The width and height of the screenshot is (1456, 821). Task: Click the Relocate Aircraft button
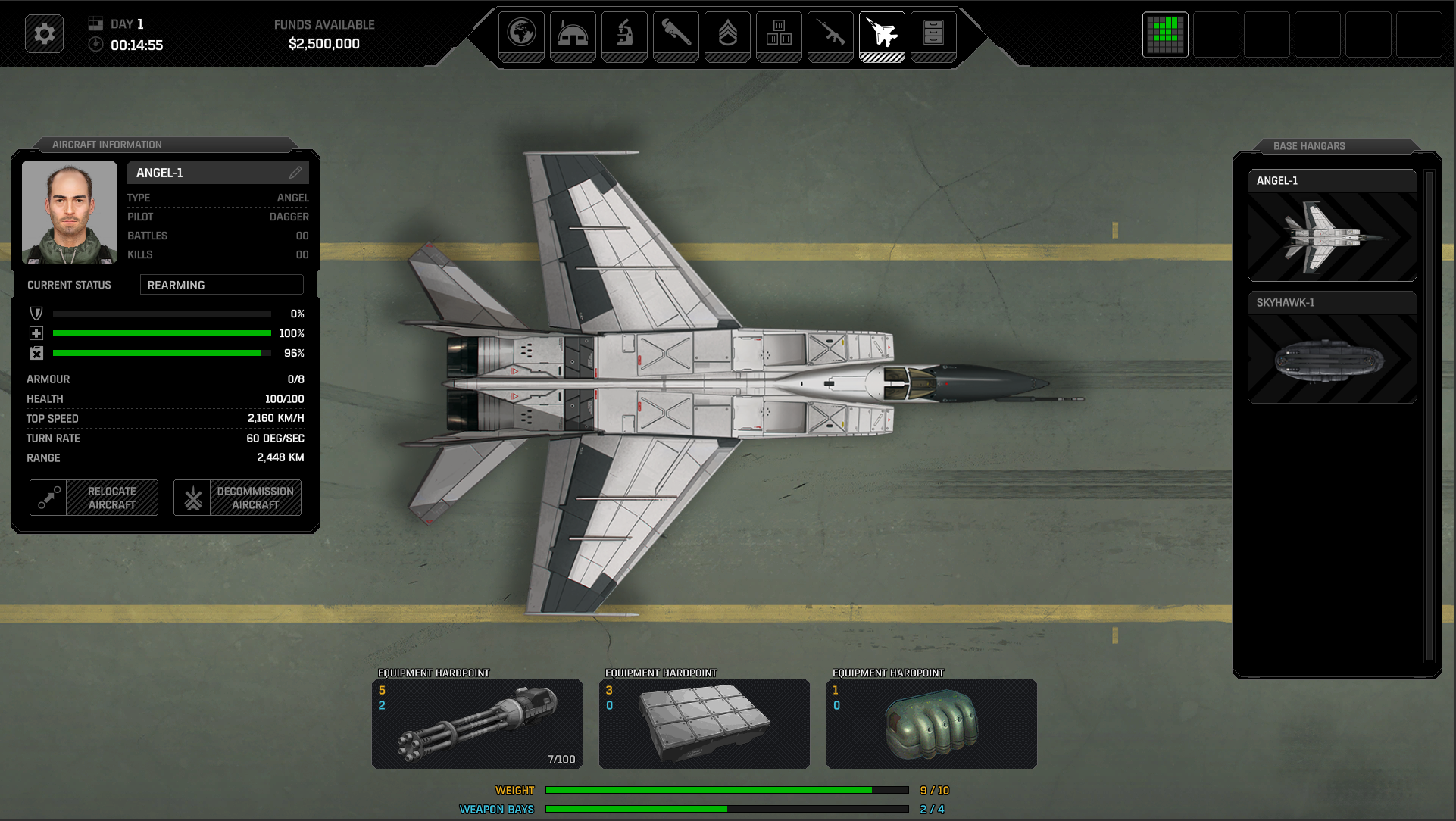point(93,498)
